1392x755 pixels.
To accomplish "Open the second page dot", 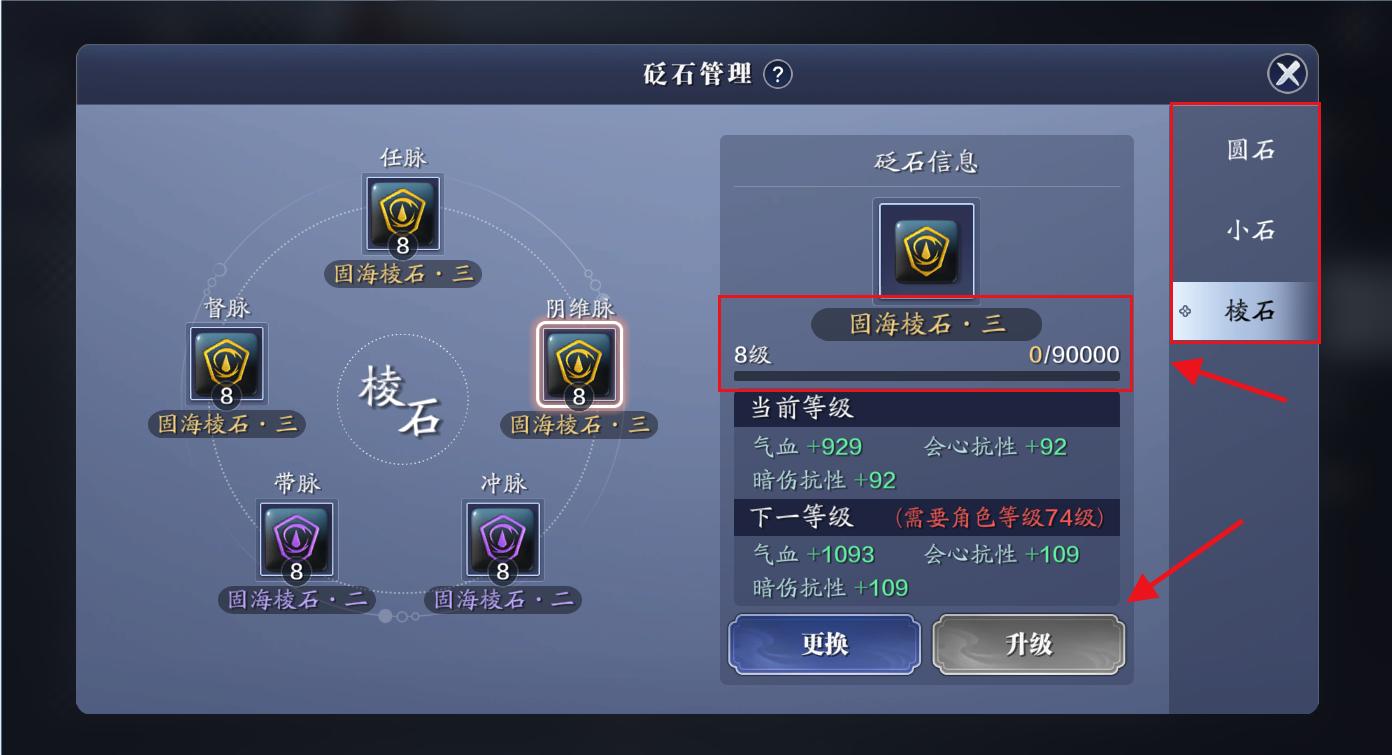I will point(402,616).
